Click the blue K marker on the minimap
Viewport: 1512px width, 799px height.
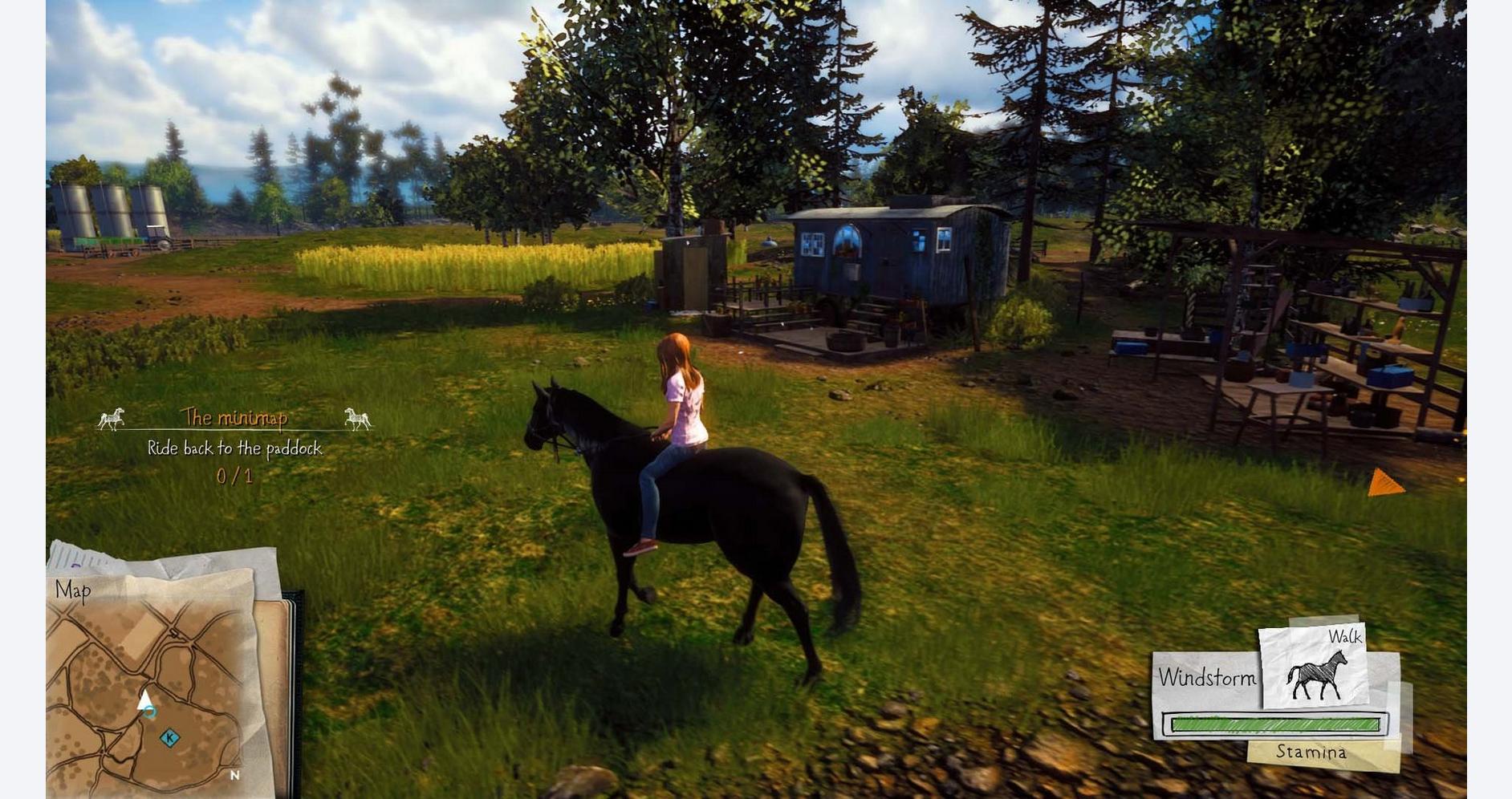click(x=169, y=738)
